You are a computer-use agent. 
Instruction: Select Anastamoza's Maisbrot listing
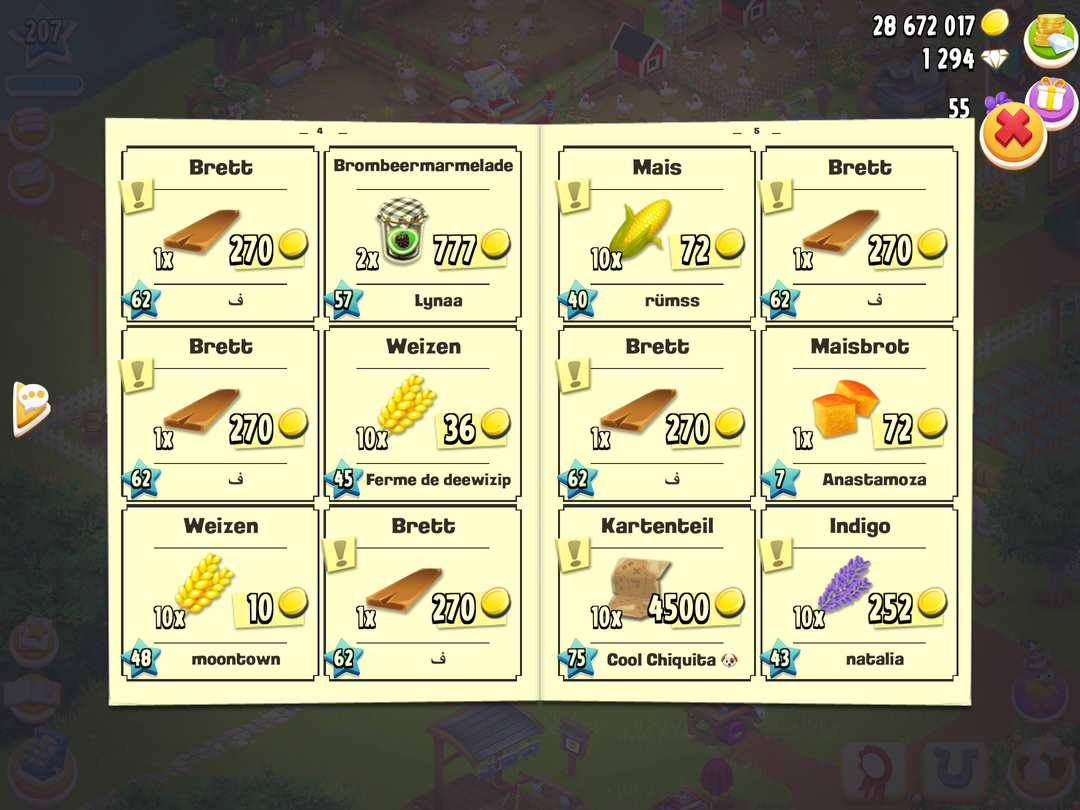859,415
